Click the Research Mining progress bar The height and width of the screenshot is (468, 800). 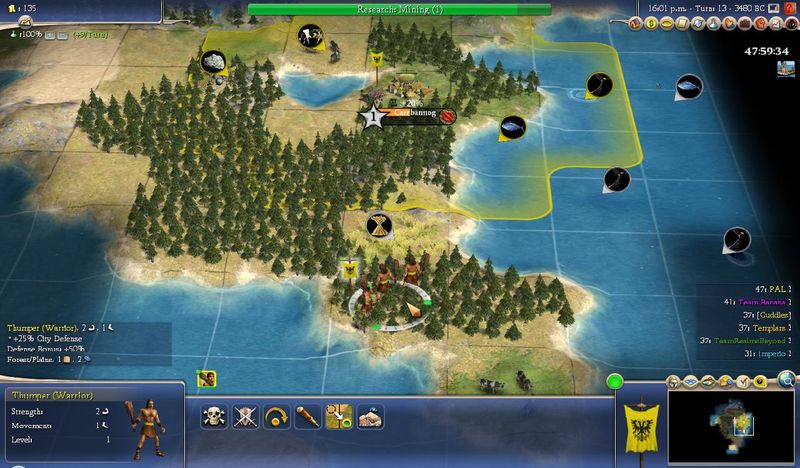pyautogui.click(x=399, y=9)
